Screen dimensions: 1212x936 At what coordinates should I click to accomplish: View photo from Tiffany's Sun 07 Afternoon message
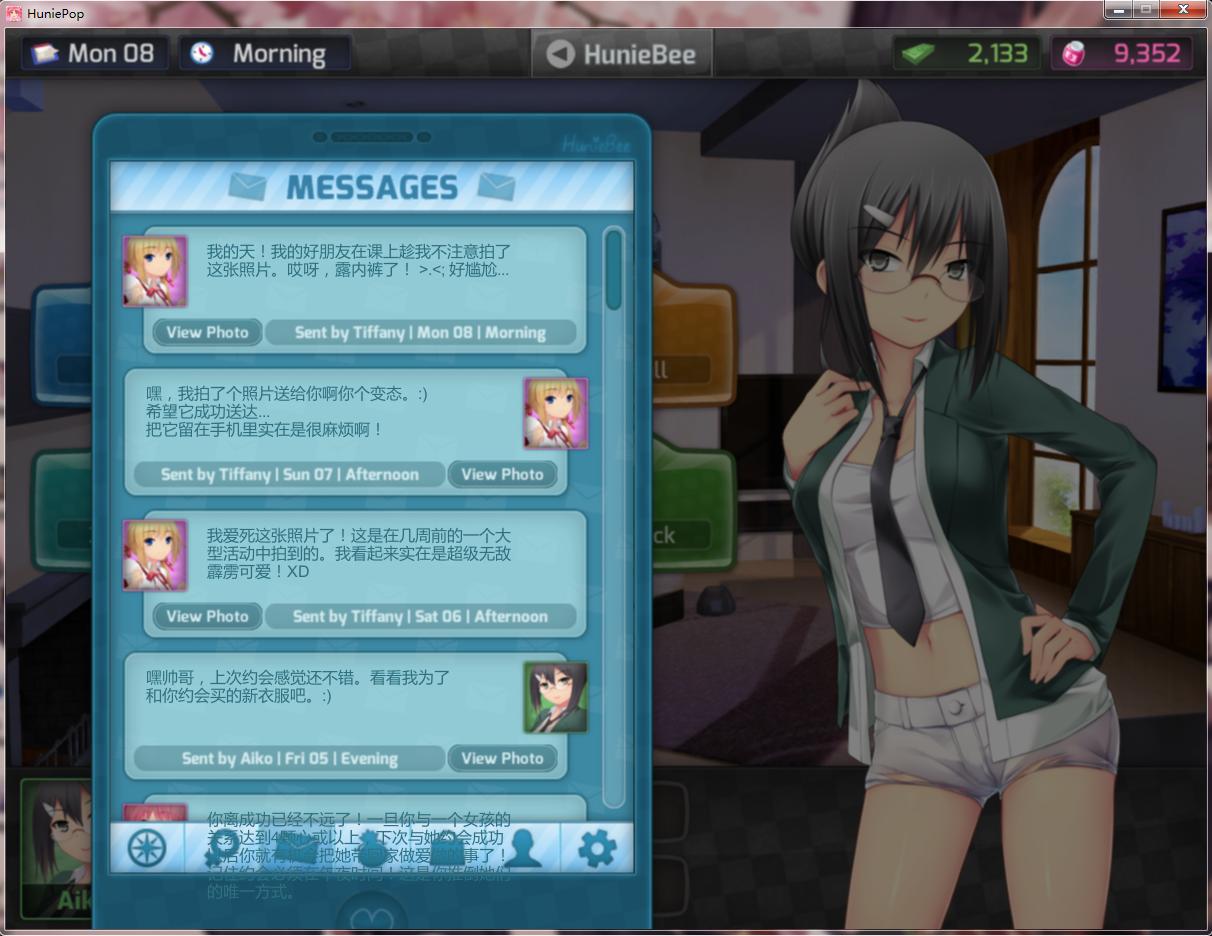(502, 474)
